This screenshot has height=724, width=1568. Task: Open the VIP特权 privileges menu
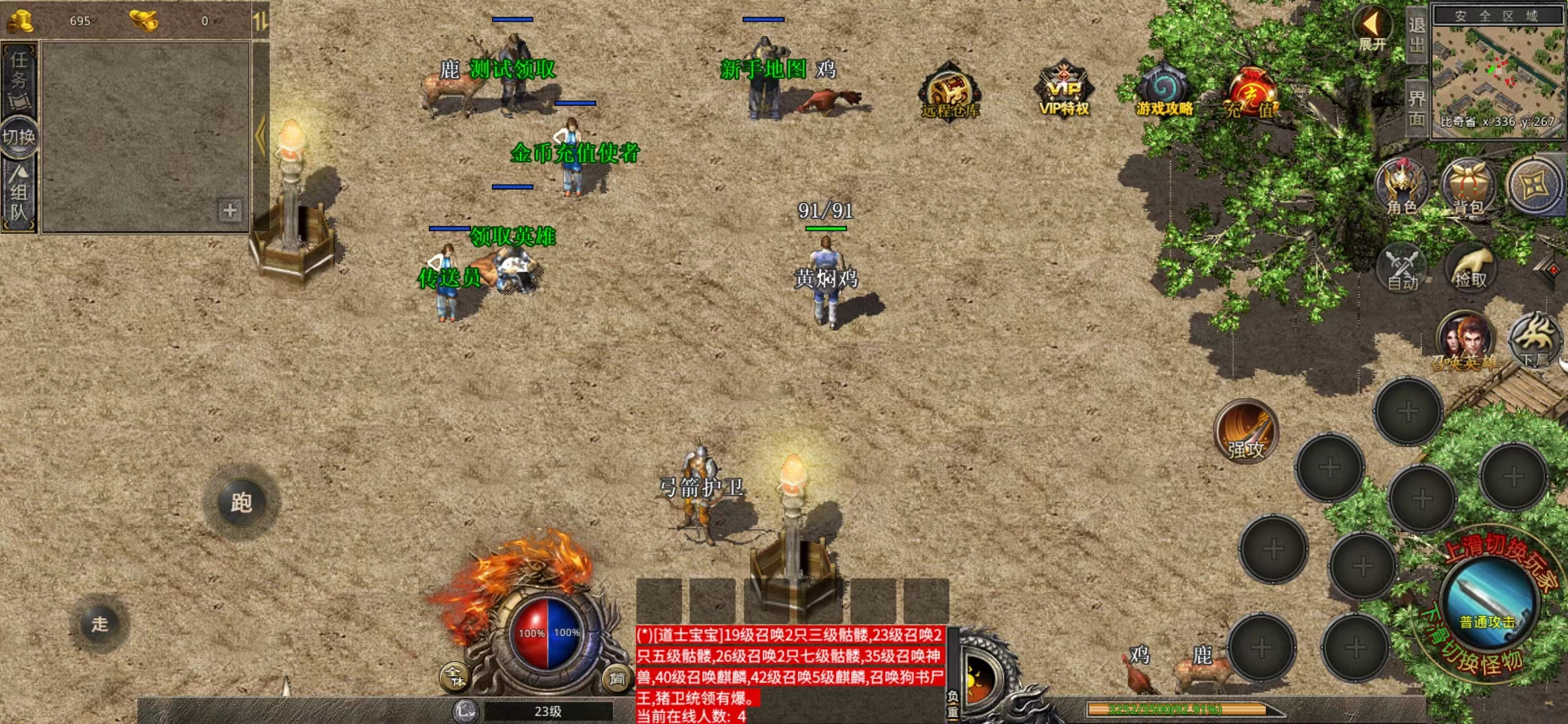click(x=1063, y=90)
